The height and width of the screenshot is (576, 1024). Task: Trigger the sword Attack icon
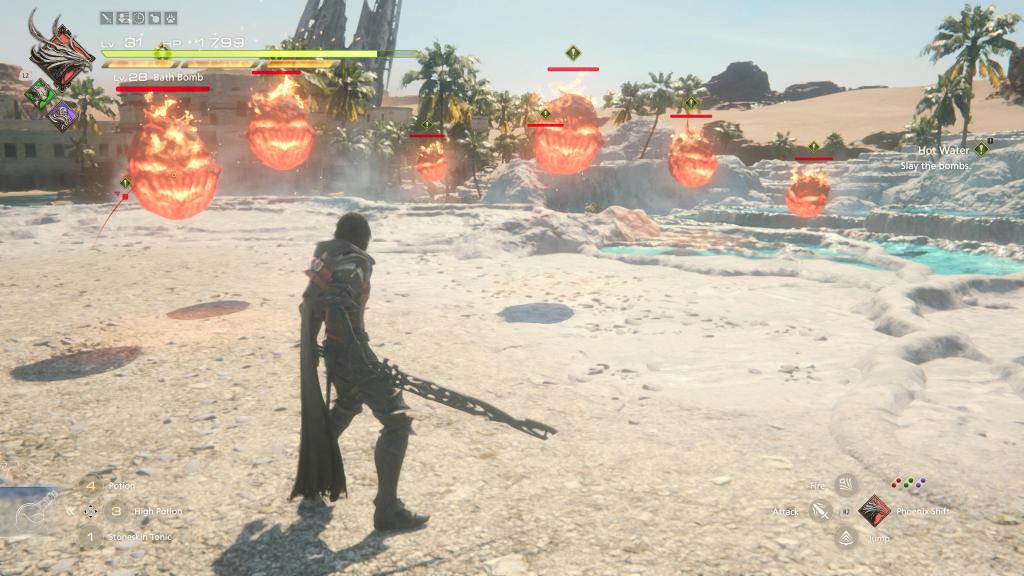[820, 512]
